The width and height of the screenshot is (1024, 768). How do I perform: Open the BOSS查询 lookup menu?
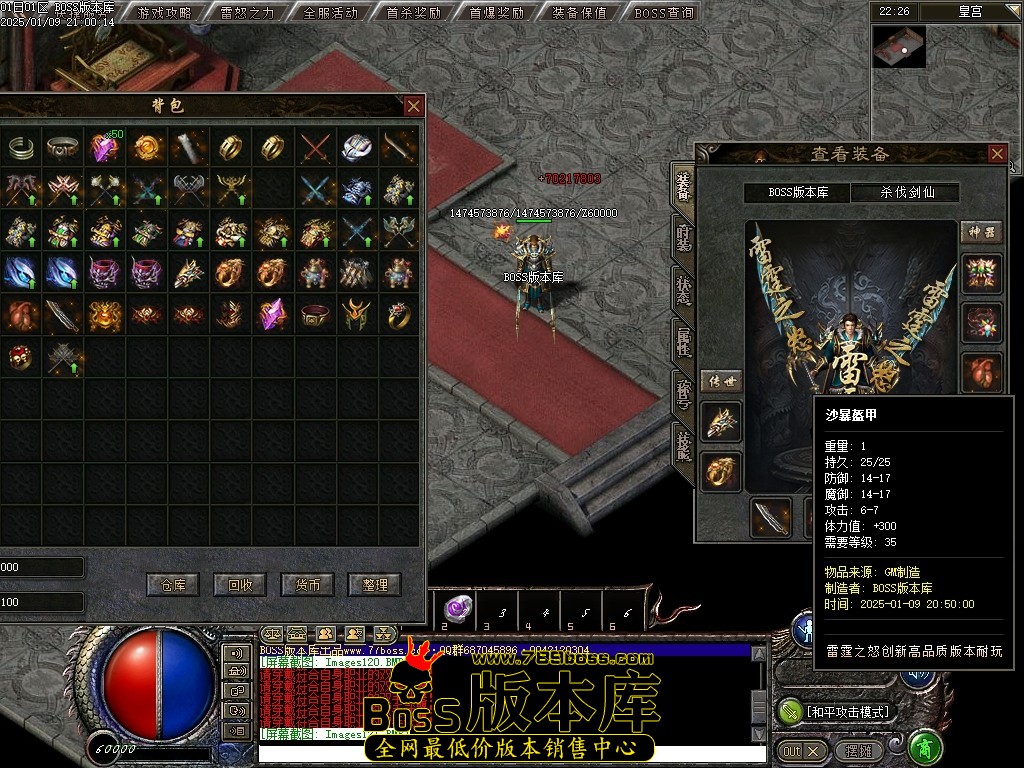(x=664, y=13)
